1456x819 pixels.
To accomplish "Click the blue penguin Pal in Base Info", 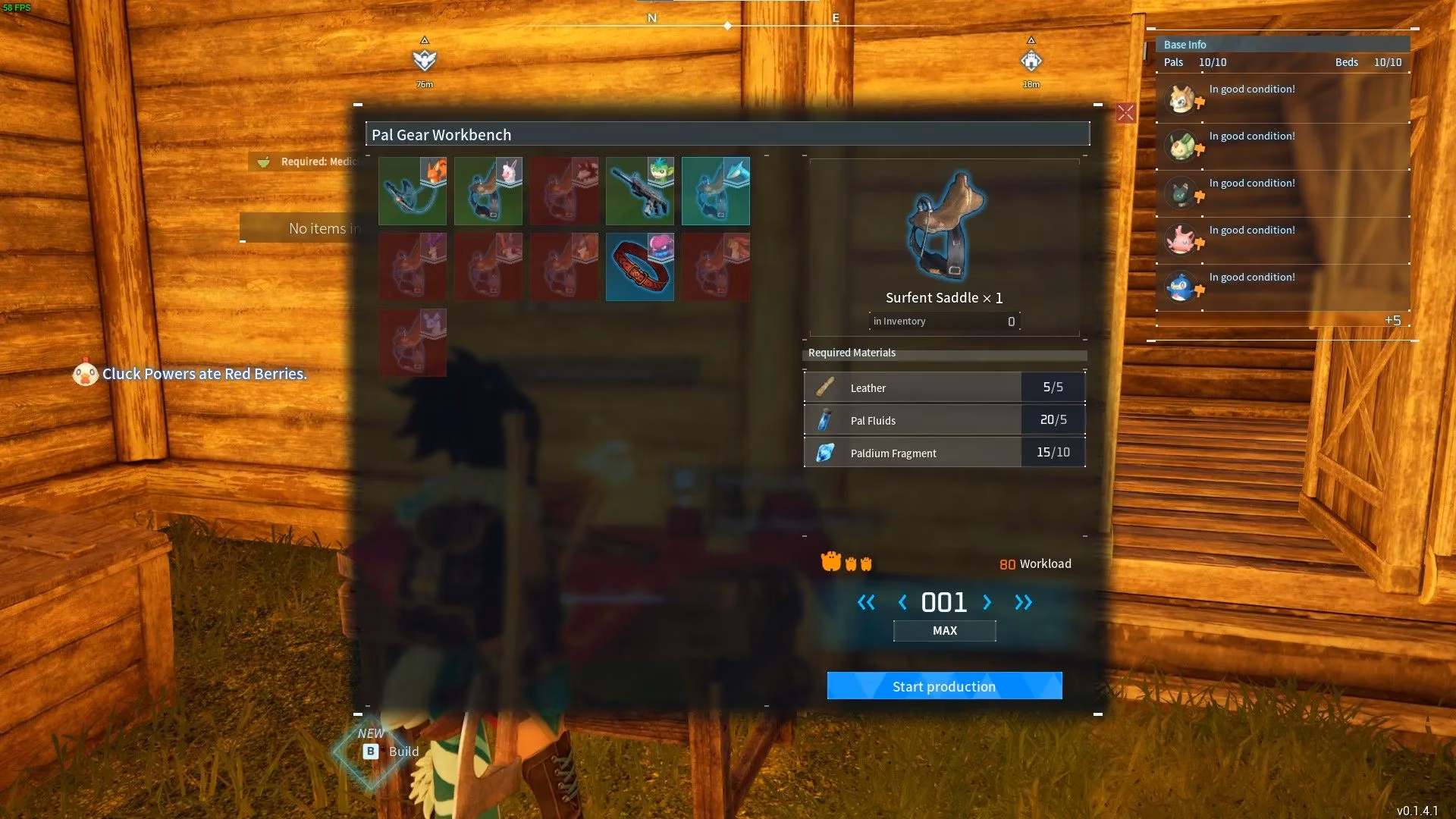I will point(1181,287).
